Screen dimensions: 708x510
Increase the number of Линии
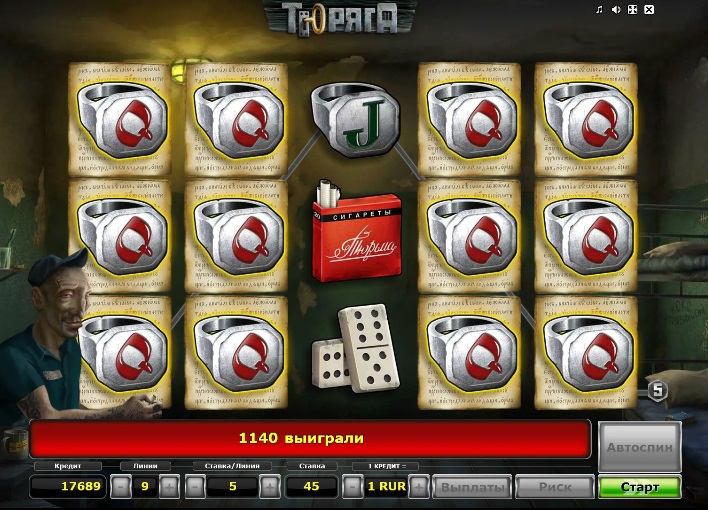[x=169, y=487]
